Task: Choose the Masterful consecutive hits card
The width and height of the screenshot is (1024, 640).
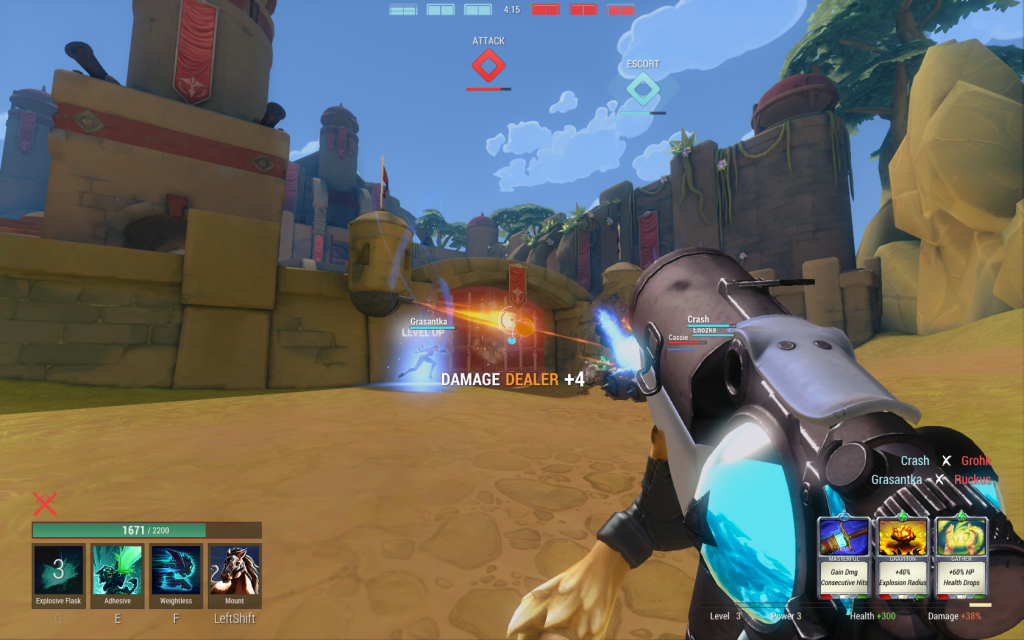Action: coord(844,557)
